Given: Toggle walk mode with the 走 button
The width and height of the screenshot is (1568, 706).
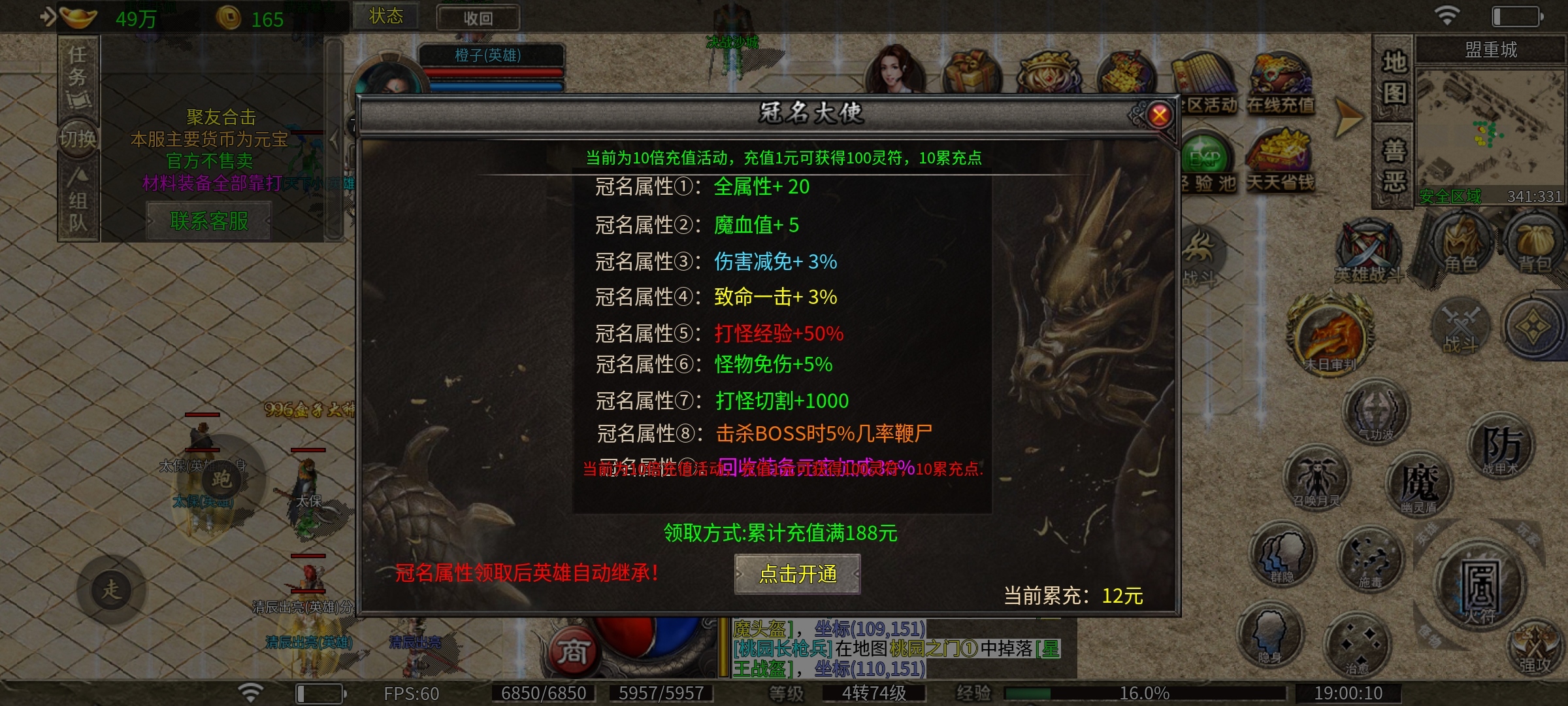Looking at the screenshot, I should click(111, 588).
